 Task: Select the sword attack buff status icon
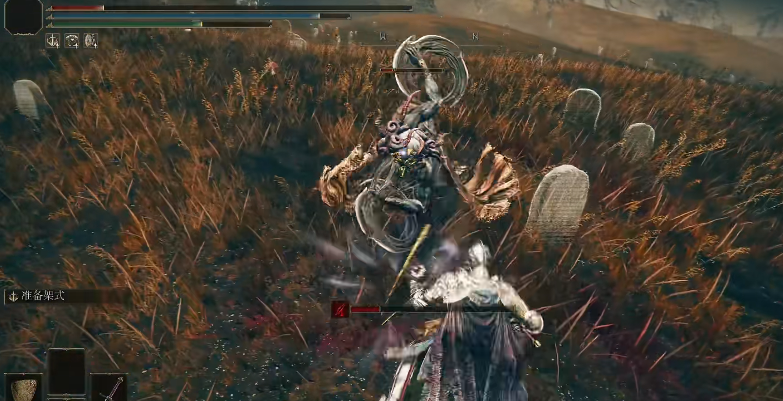[53, 41]
